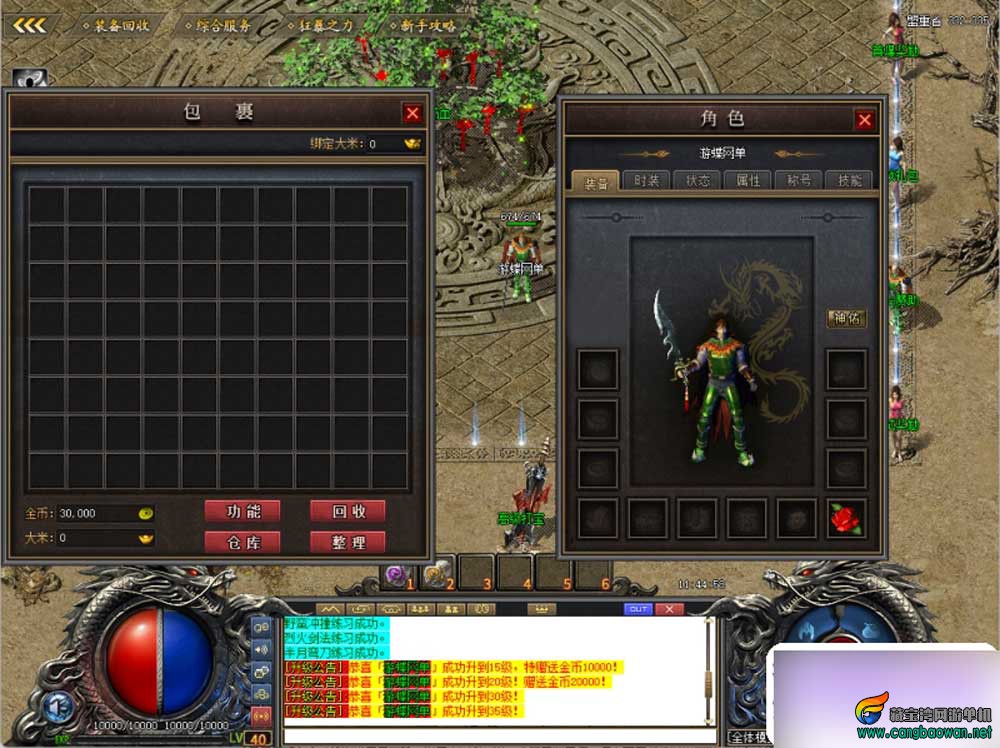Click the 回收 recycle button

coord(348,511)
